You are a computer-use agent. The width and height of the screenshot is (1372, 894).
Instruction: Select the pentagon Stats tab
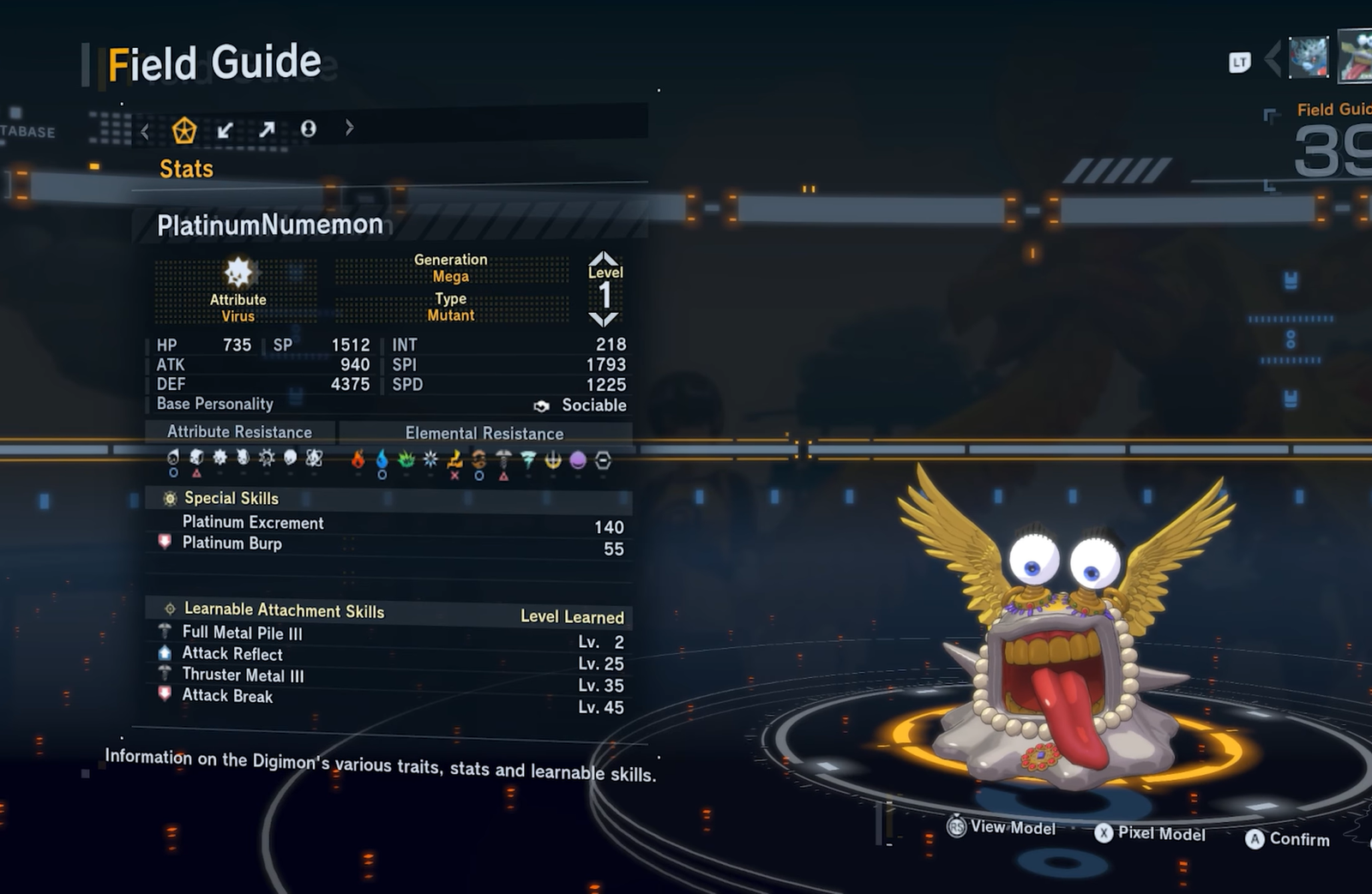[184, 130]
